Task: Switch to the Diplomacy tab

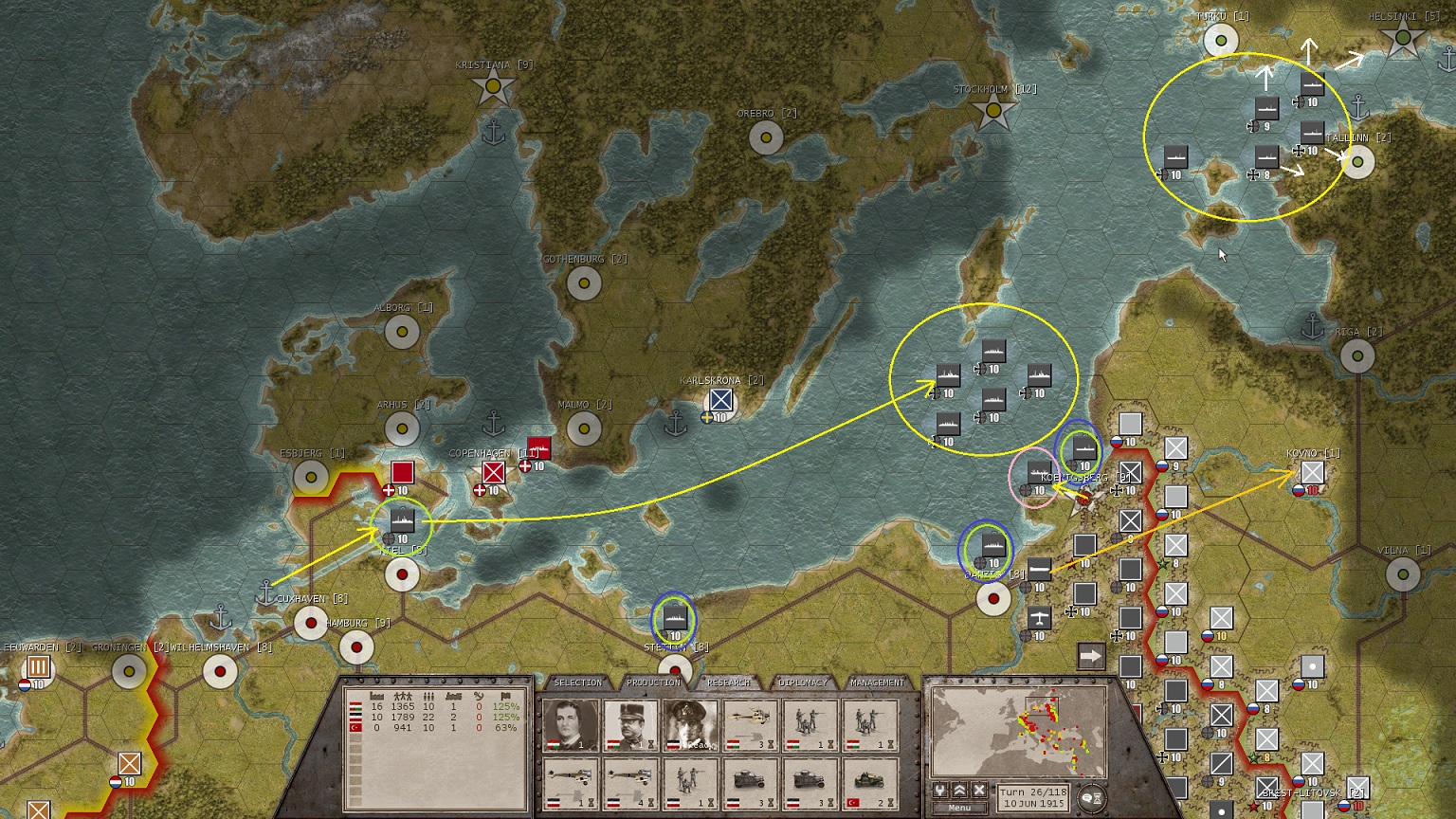Action: coord(803,682)
